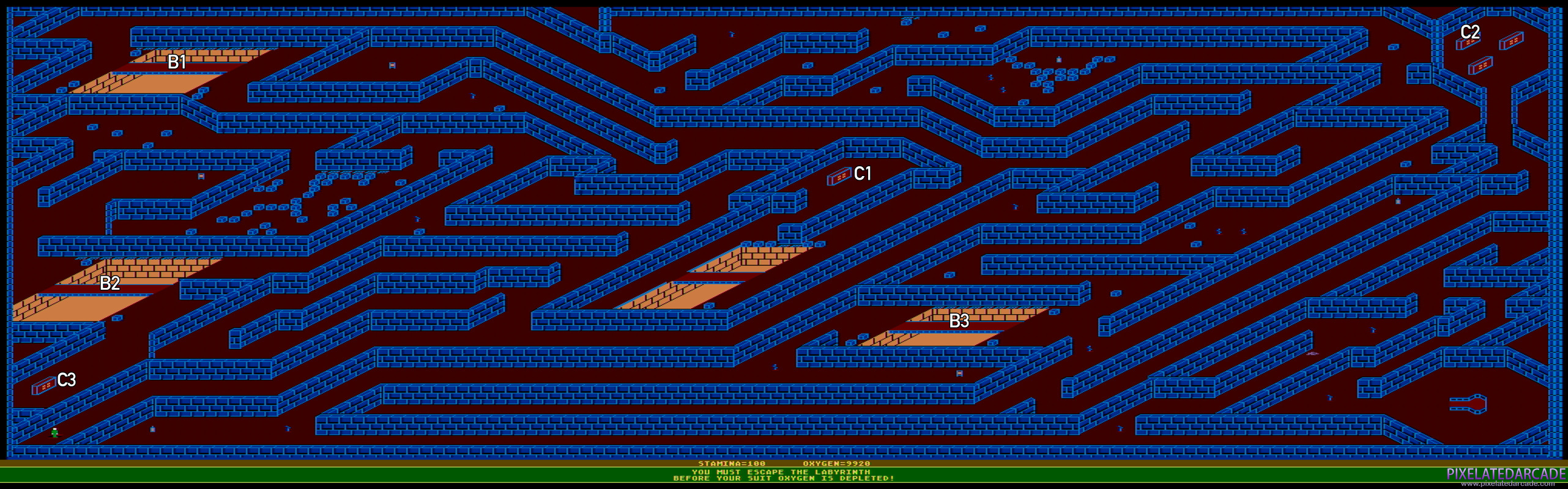Screen dimensions: 1568x489
Task: Click the OXYGEN=9920 gauge readout
Action: click(838, 464)
